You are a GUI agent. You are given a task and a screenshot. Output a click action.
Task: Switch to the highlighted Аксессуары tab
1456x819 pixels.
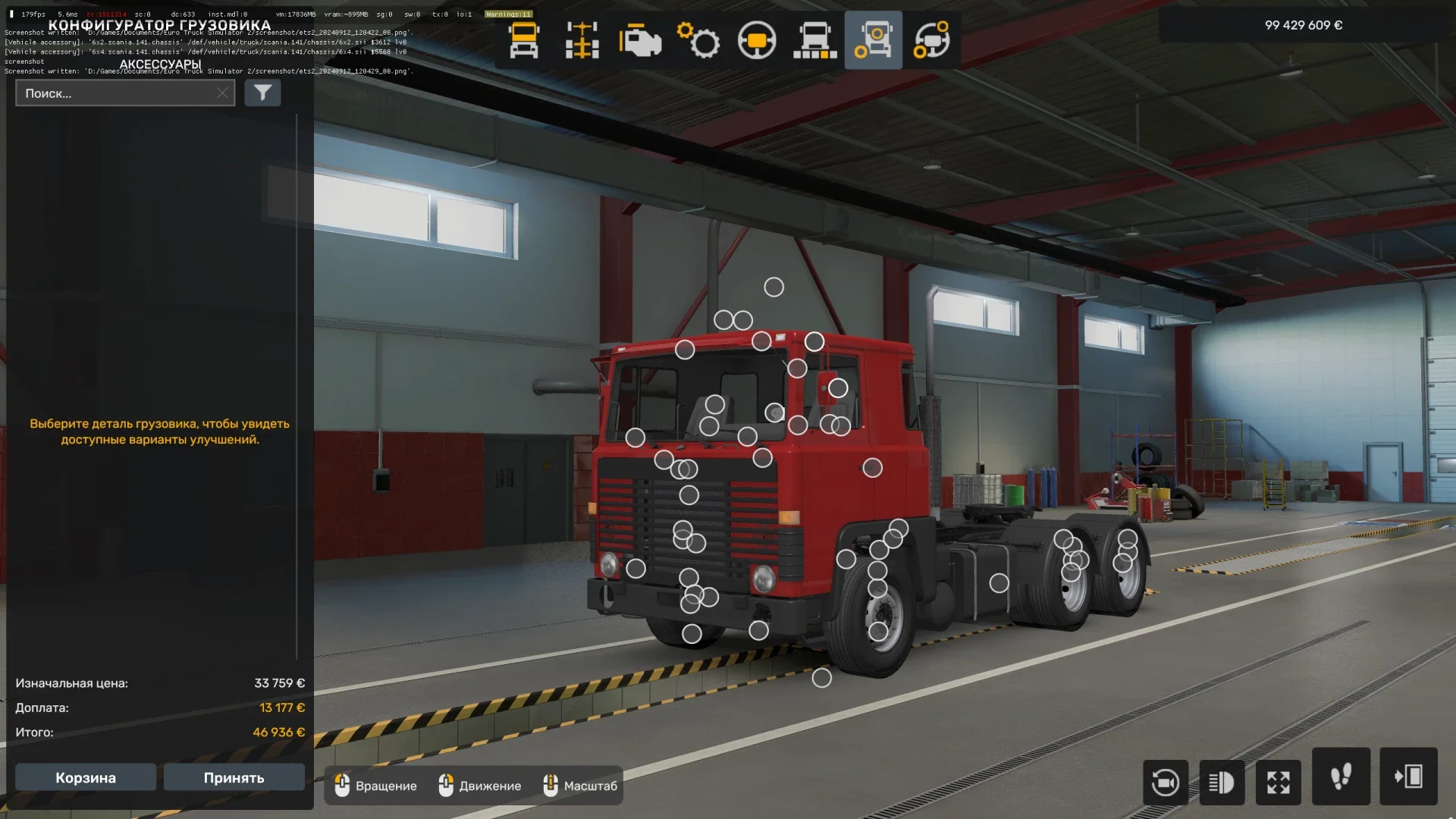click(x=872, y=39)
